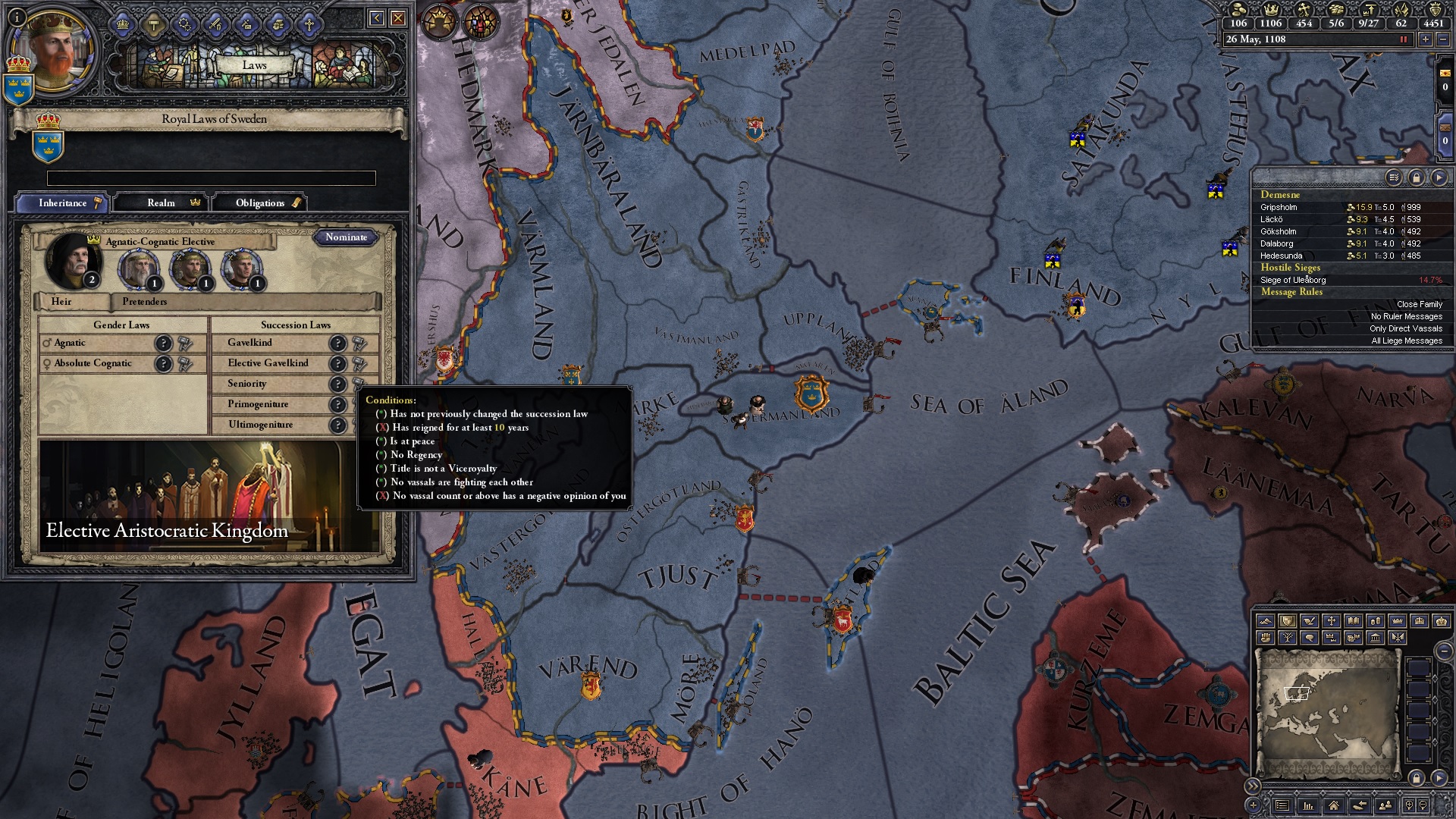Screen dimensions: 1456x819
Task: Open the Pretenders tab
Action: tap(144, 302)
